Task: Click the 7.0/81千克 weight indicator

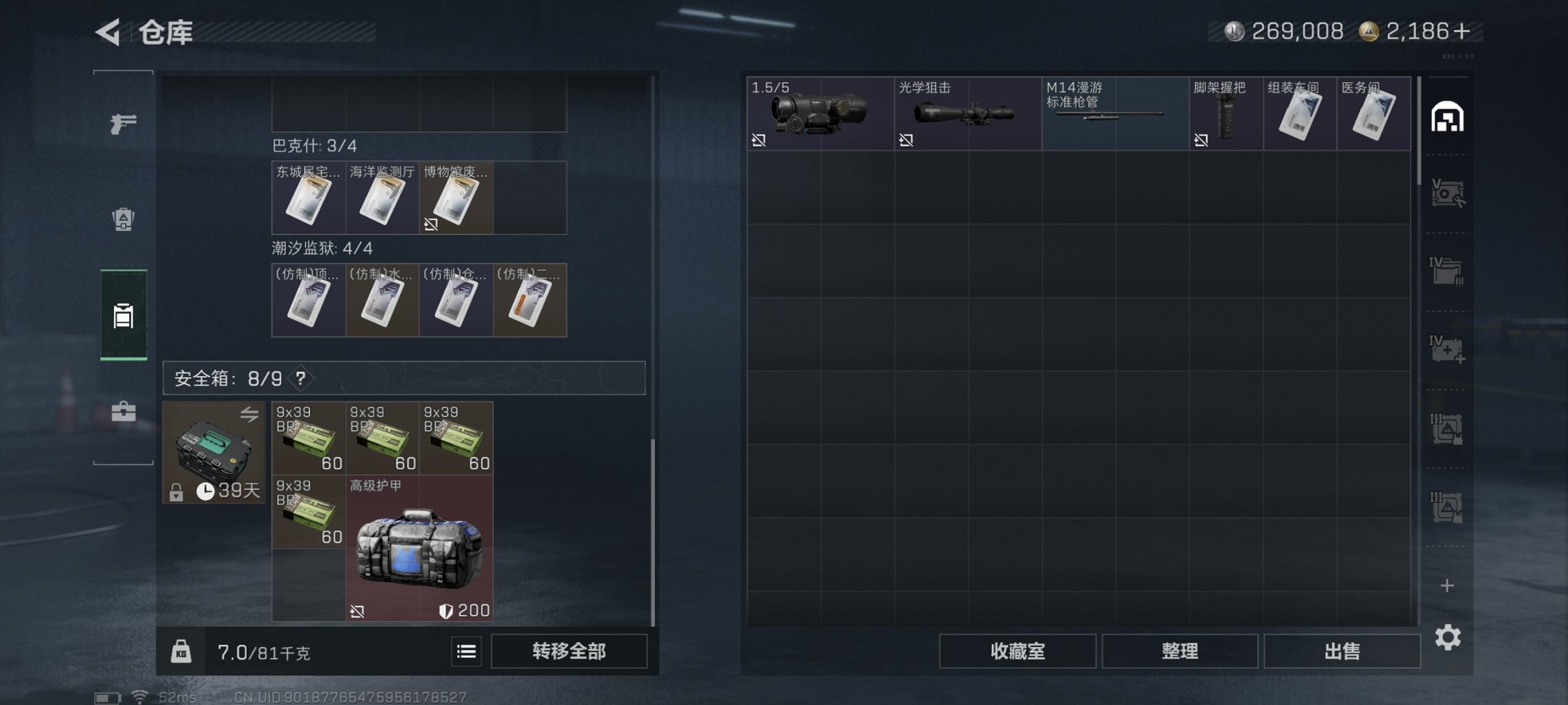Action: pos(261,652)
